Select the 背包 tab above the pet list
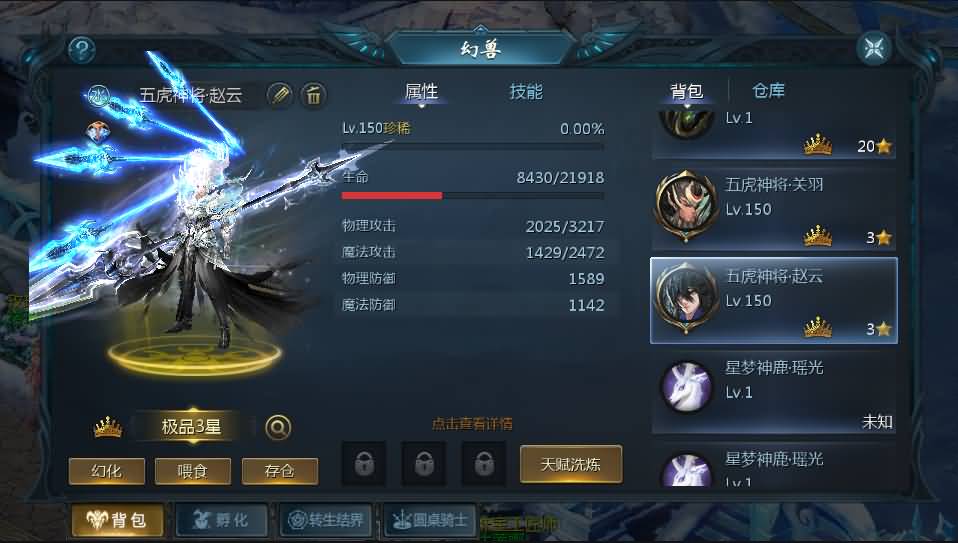958x543 pixels. pos(686,92)
